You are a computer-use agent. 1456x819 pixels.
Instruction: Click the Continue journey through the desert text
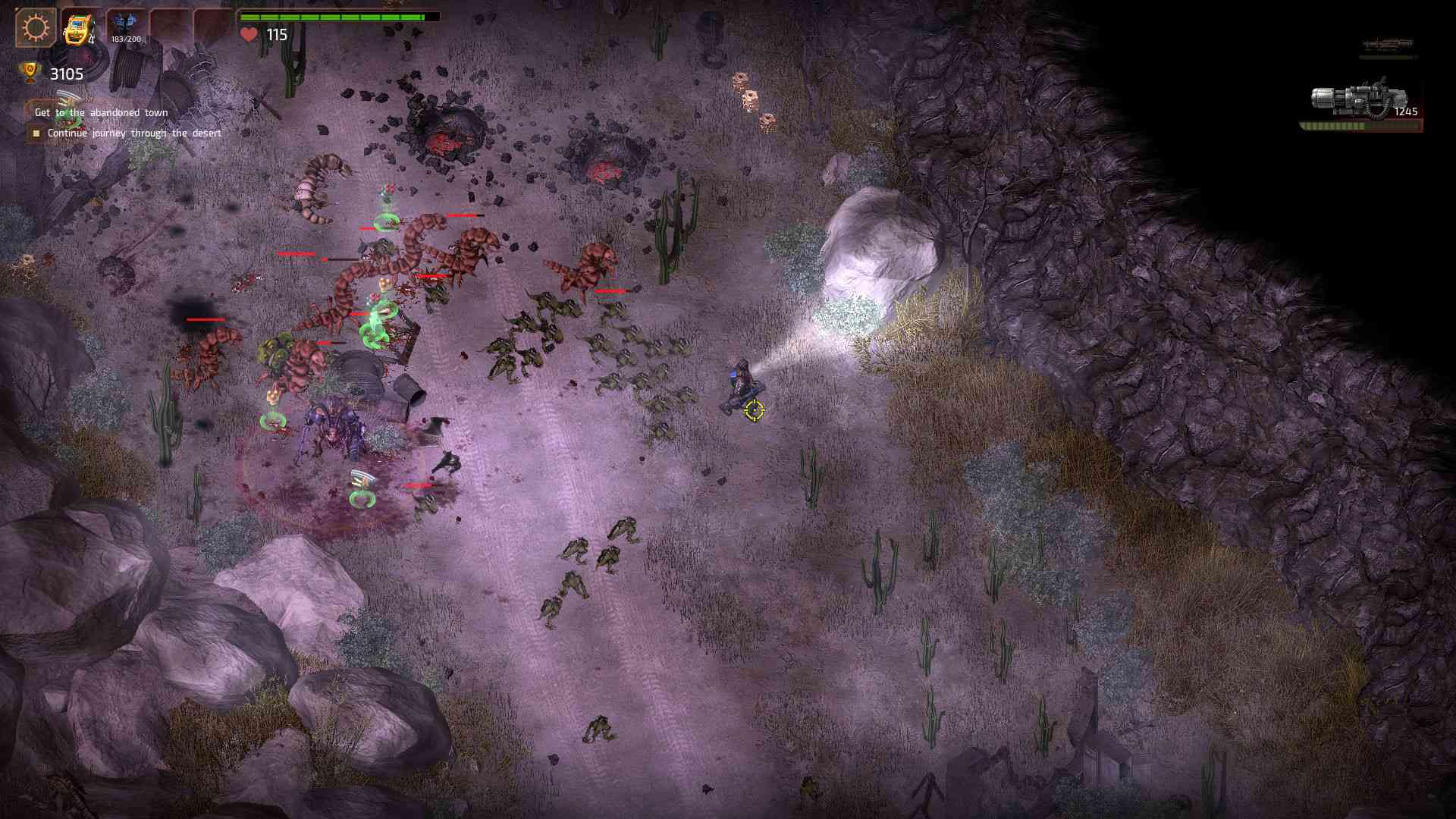[x=134, y=133]
